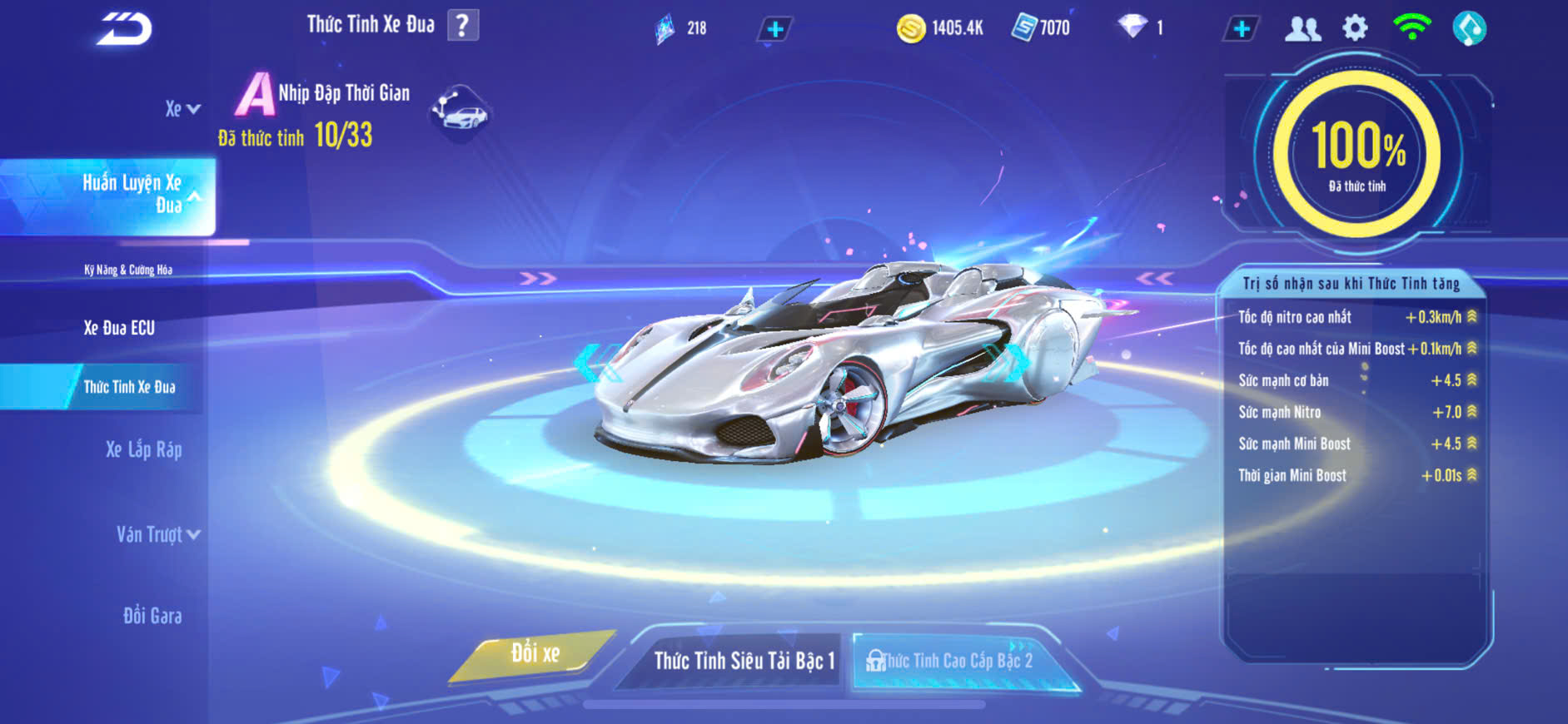The image size is (1568, 724).
Task: Click the 100% Đã thức tỉnh circle
Action: pyautogui.click(x=1356, y=154)
